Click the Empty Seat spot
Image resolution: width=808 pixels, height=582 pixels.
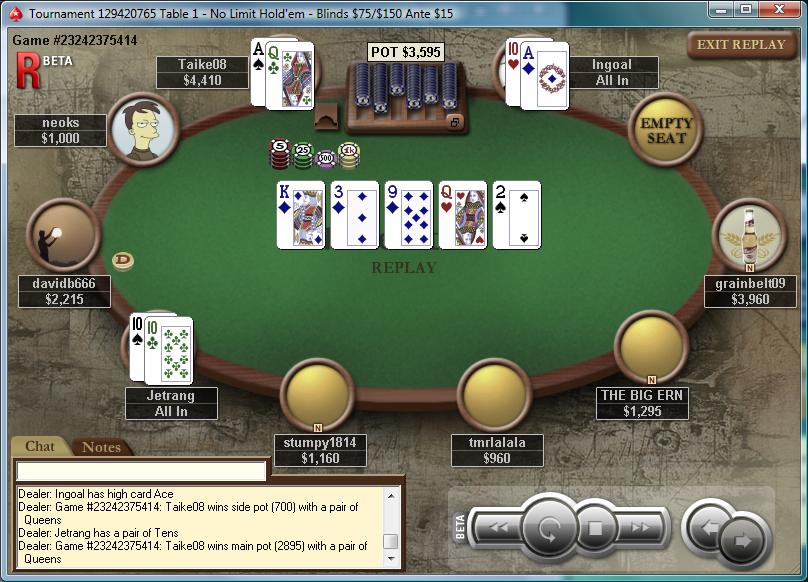(x=666, y=129)
